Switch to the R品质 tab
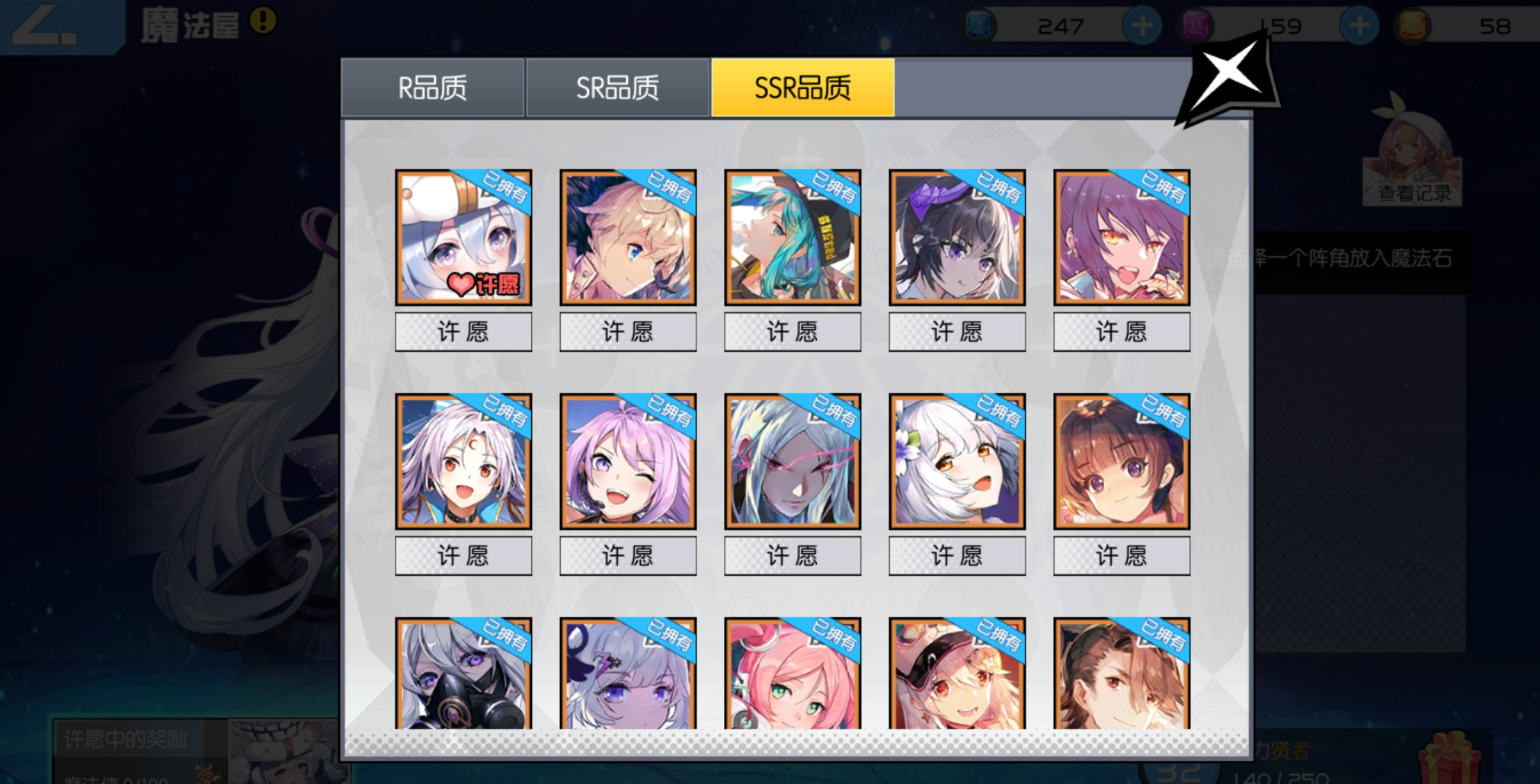This screenshot has height=784, width=1540. coord(432,86)
